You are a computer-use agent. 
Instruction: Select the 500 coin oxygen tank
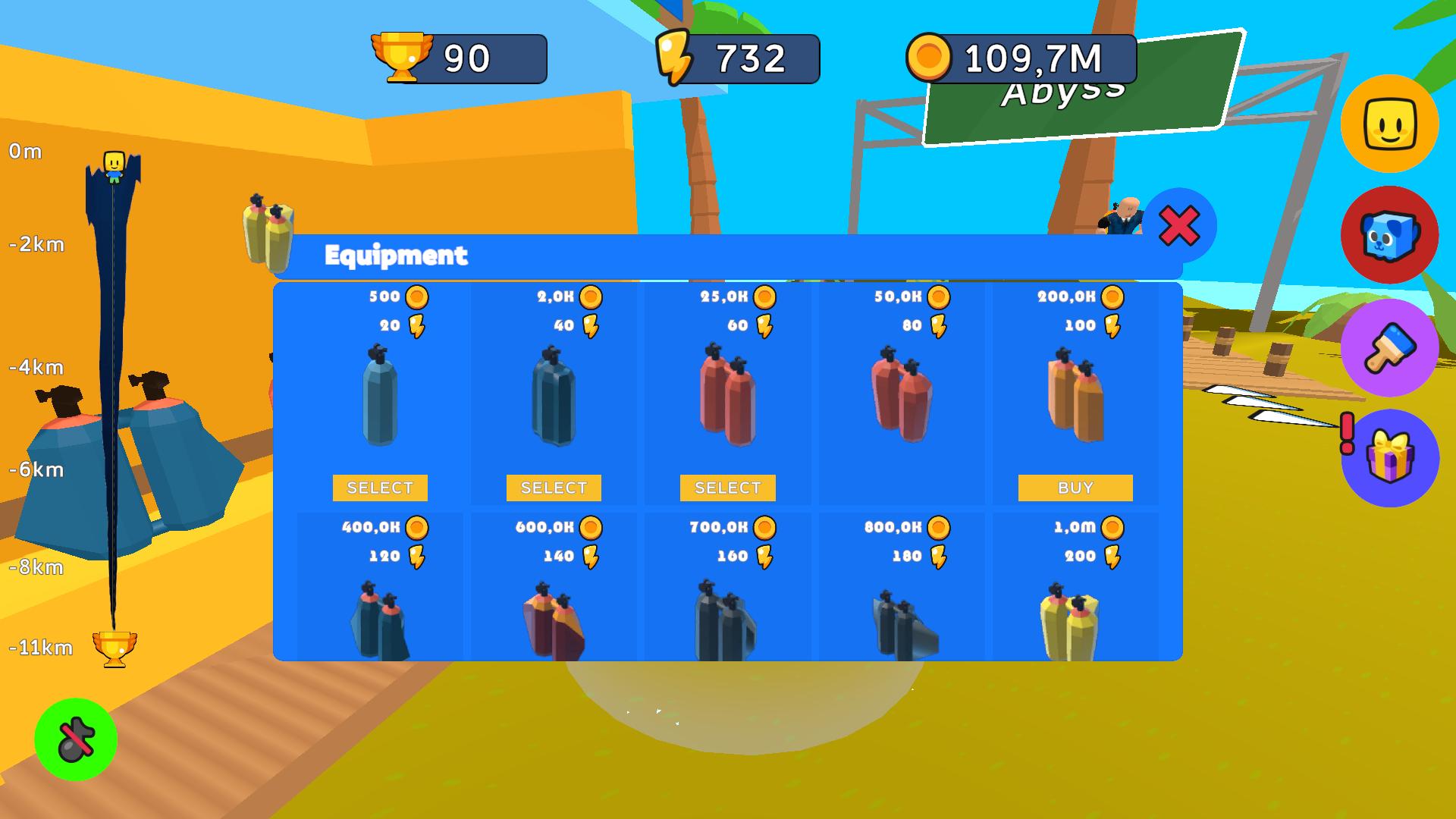379,488
